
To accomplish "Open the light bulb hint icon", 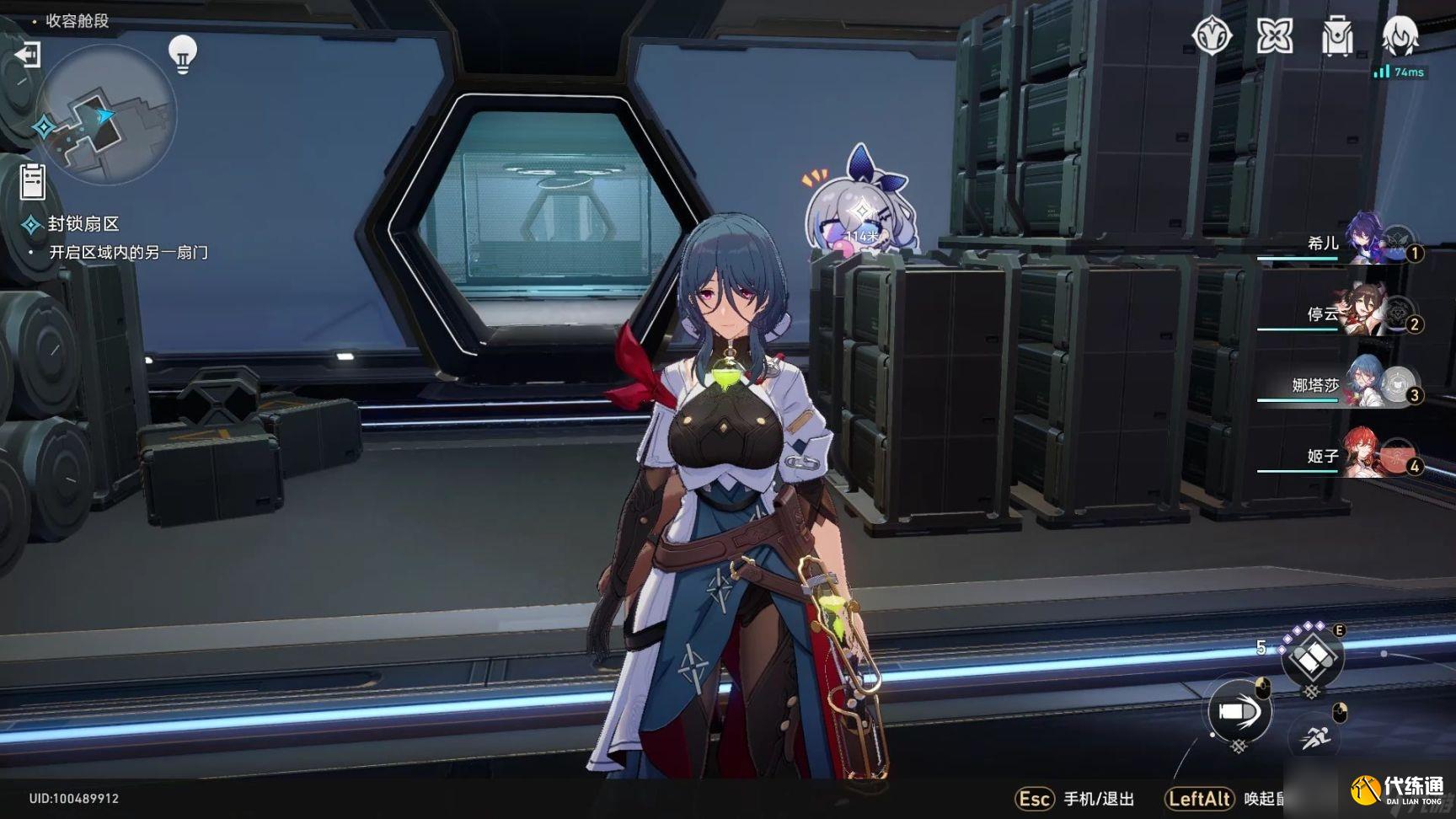I will pos(182,54).
